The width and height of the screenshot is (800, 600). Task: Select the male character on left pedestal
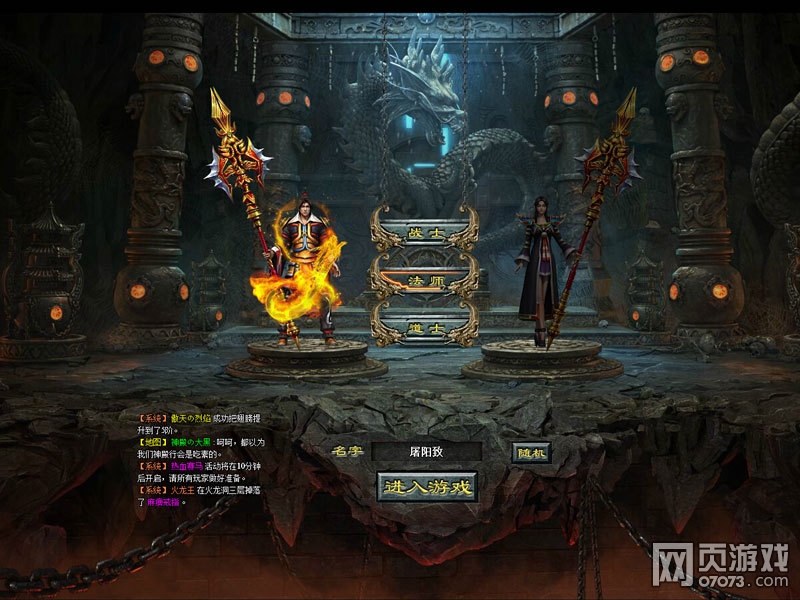tap(306, 270)
